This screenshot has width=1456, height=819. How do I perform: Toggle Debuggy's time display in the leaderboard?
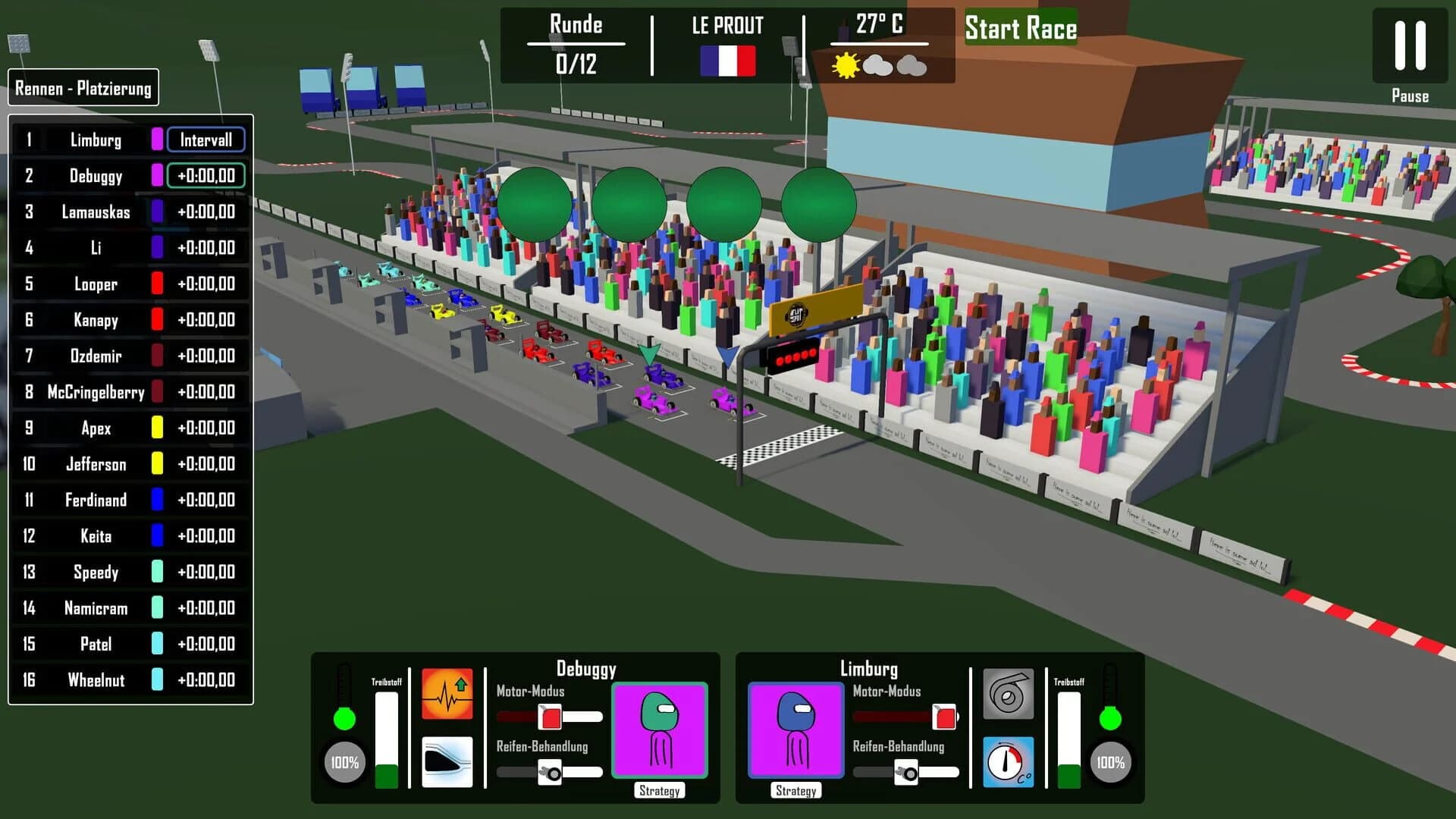tap(206, 176)
